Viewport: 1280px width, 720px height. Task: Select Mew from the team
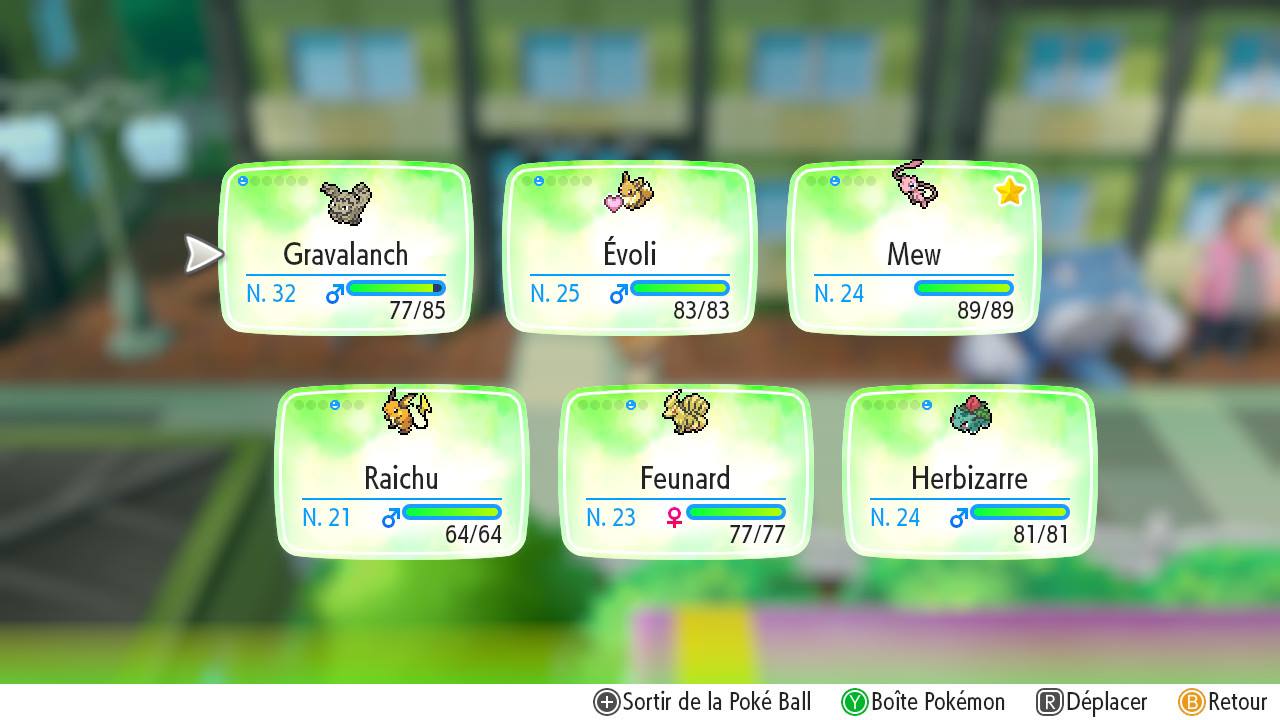913,248
